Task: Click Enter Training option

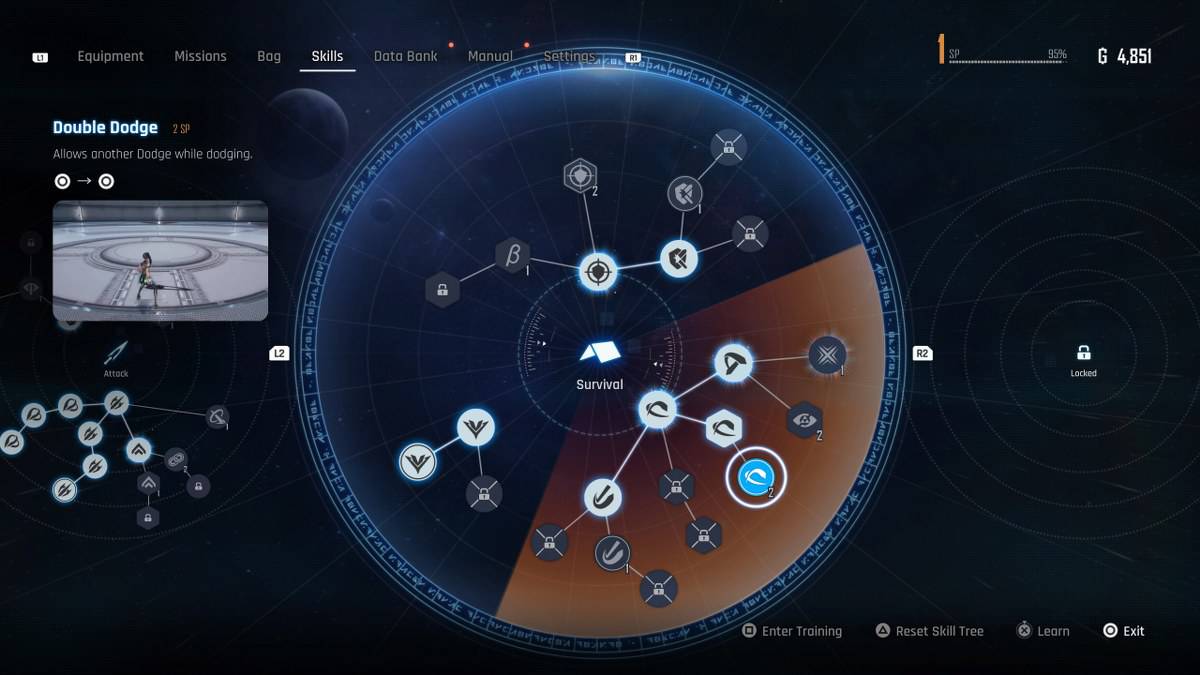Action: pyautogui.click(x=792, y=631)
